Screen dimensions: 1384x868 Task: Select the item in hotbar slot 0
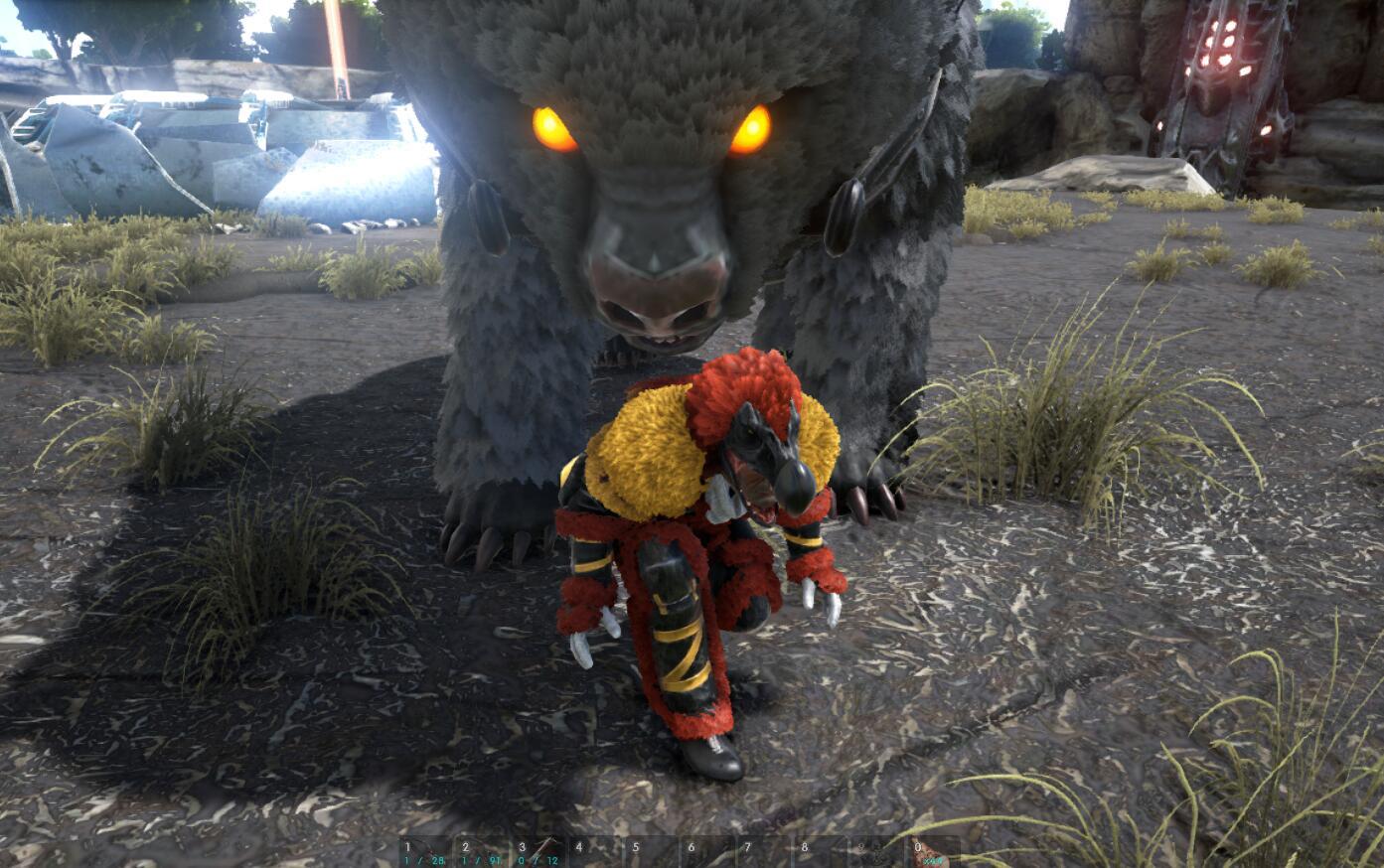click(935, 852)
